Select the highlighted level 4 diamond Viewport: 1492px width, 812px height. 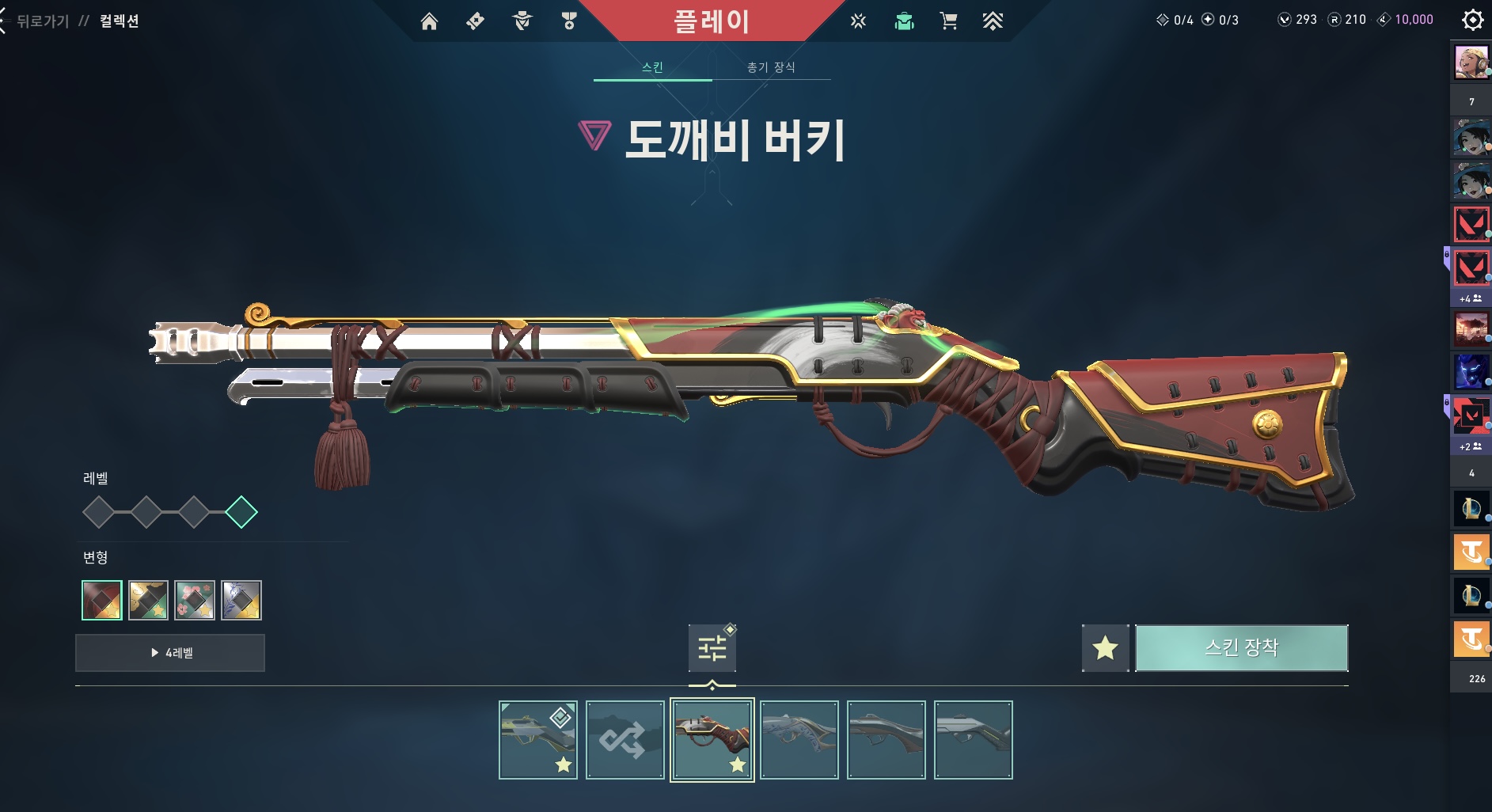point(241,512)
